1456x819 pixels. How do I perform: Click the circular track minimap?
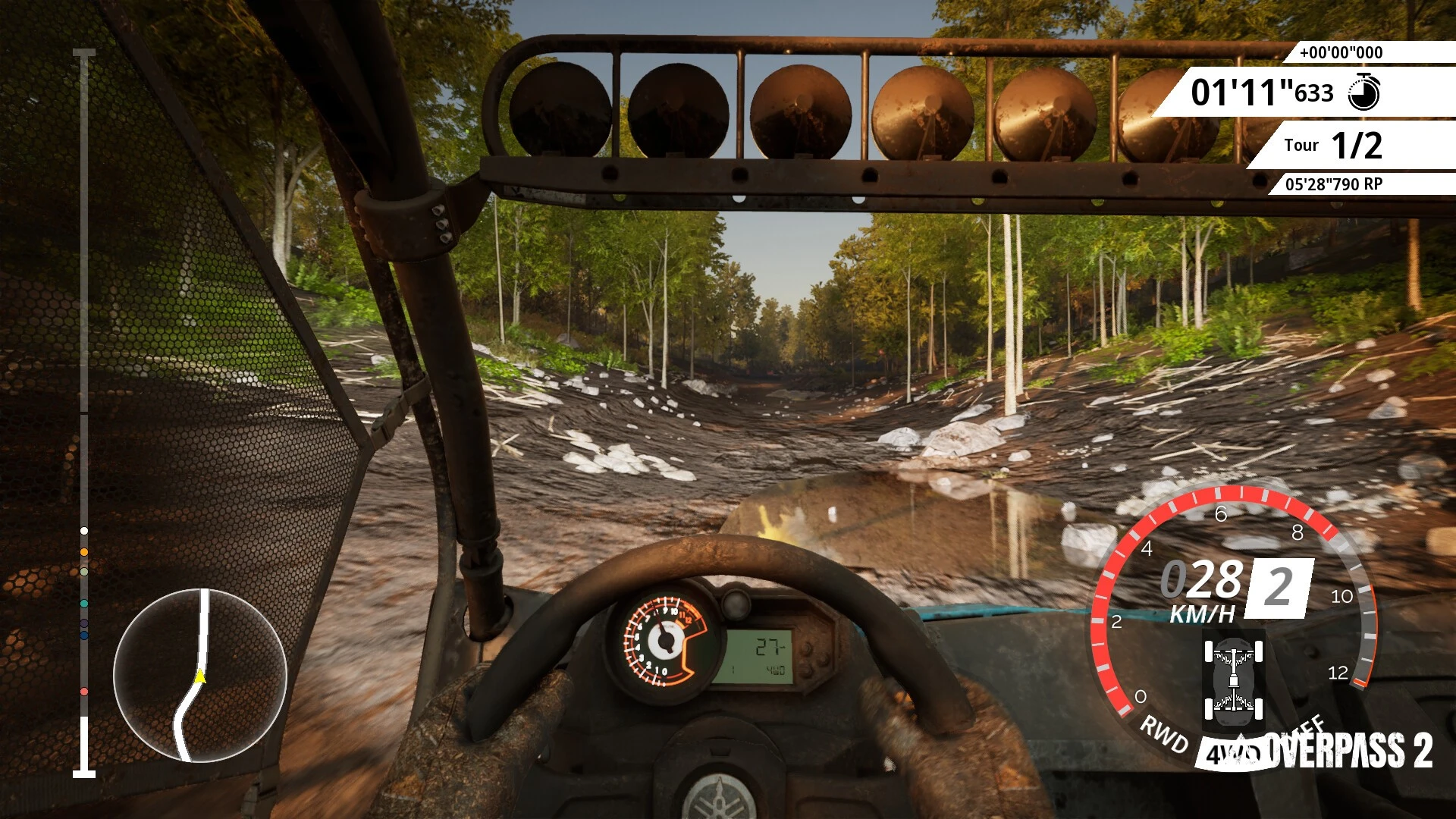click(200, 675)
